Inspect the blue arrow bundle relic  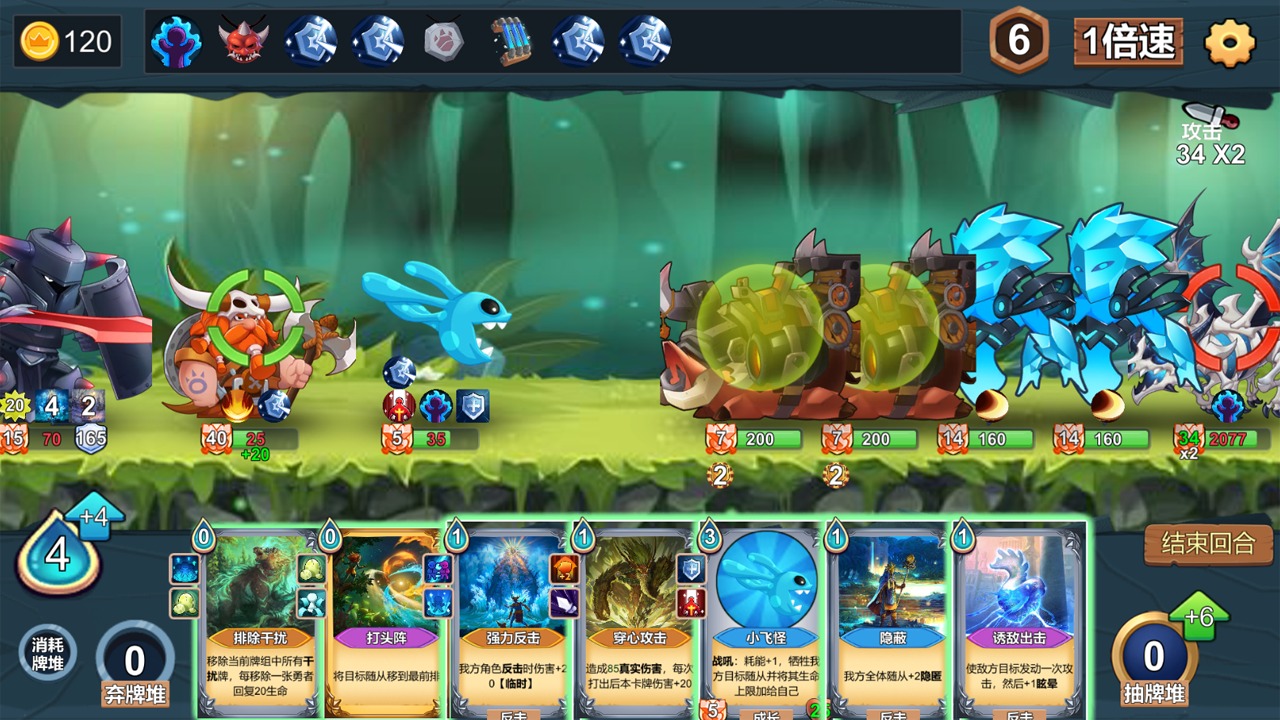pyautogui.click(x=511, y=42)
